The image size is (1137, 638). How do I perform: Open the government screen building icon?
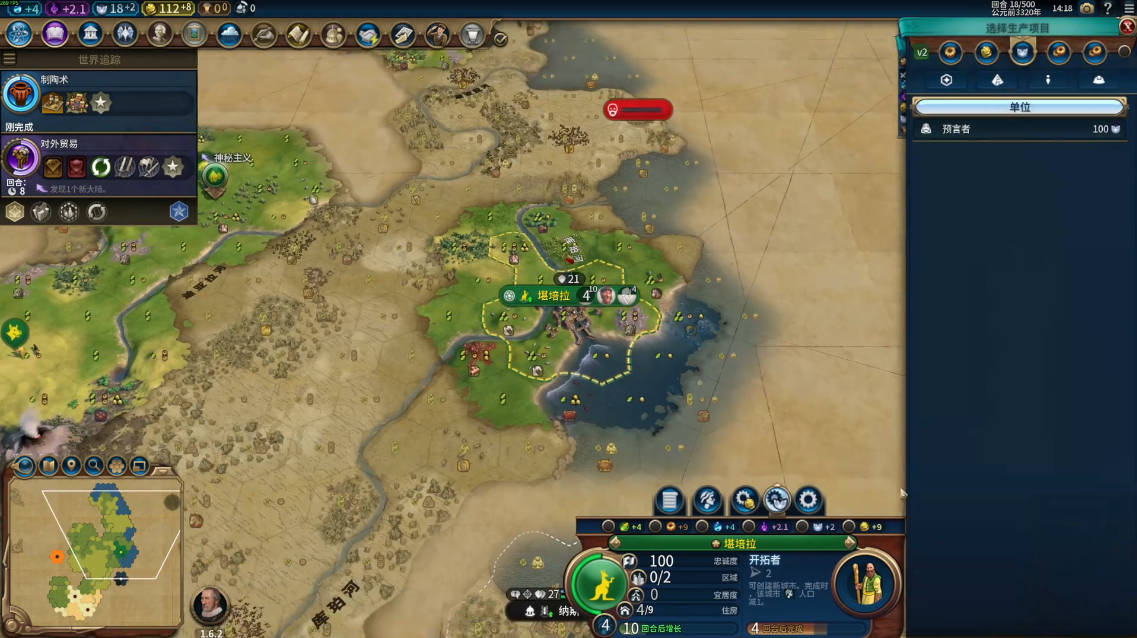[x=90, y=34]
